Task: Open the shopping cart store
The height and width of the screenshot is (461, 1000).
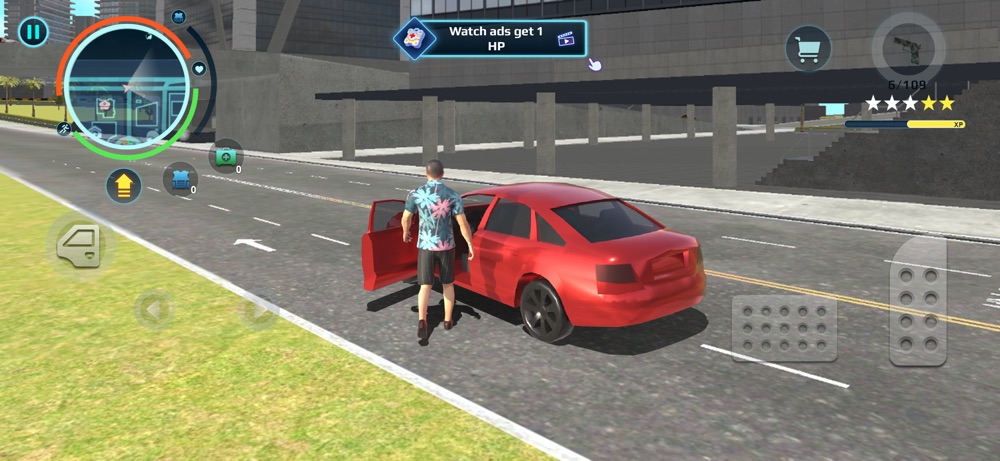Action: 808,47
